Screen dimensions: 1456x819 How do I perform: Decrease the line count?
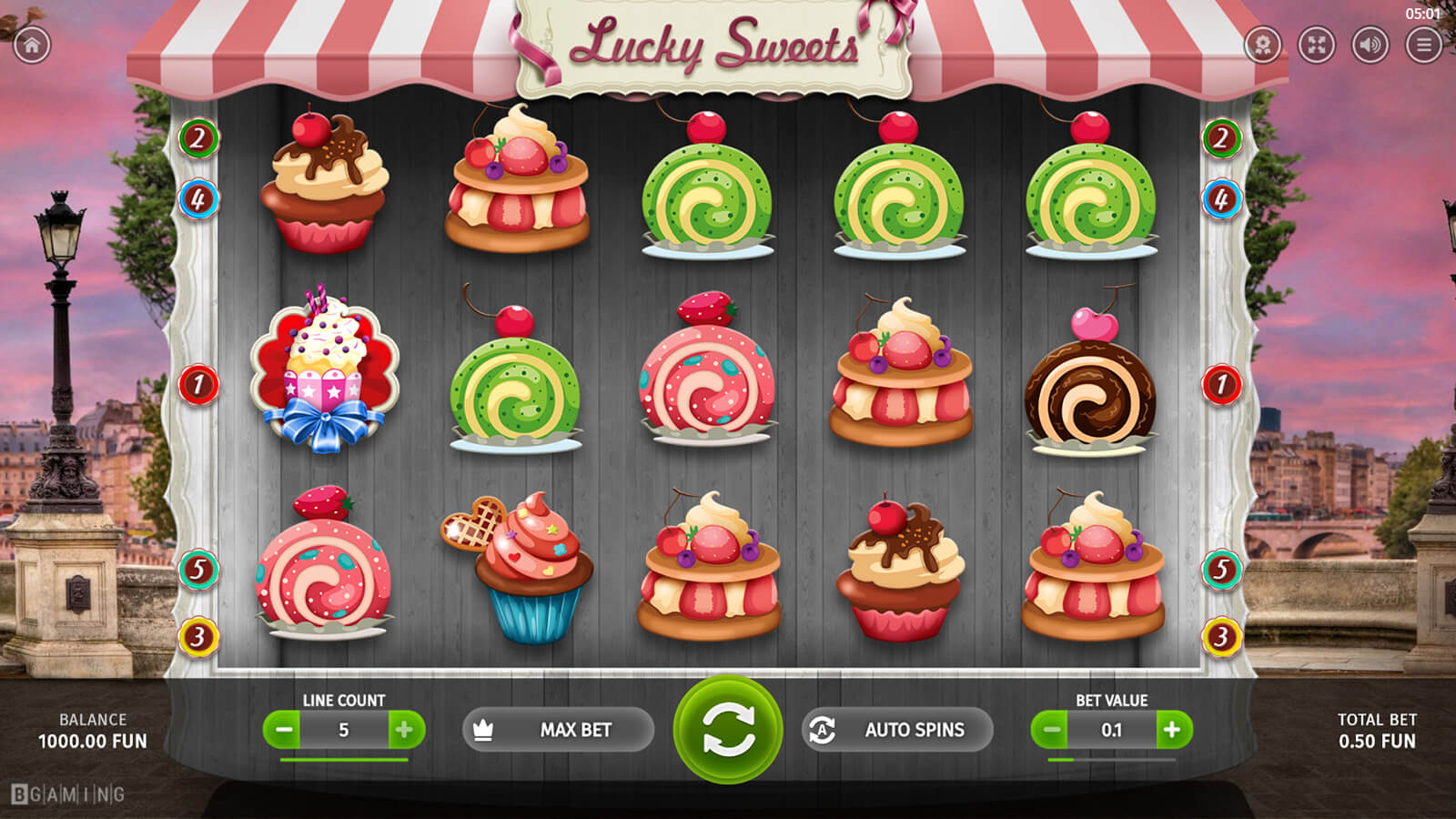tap(284, 730)
